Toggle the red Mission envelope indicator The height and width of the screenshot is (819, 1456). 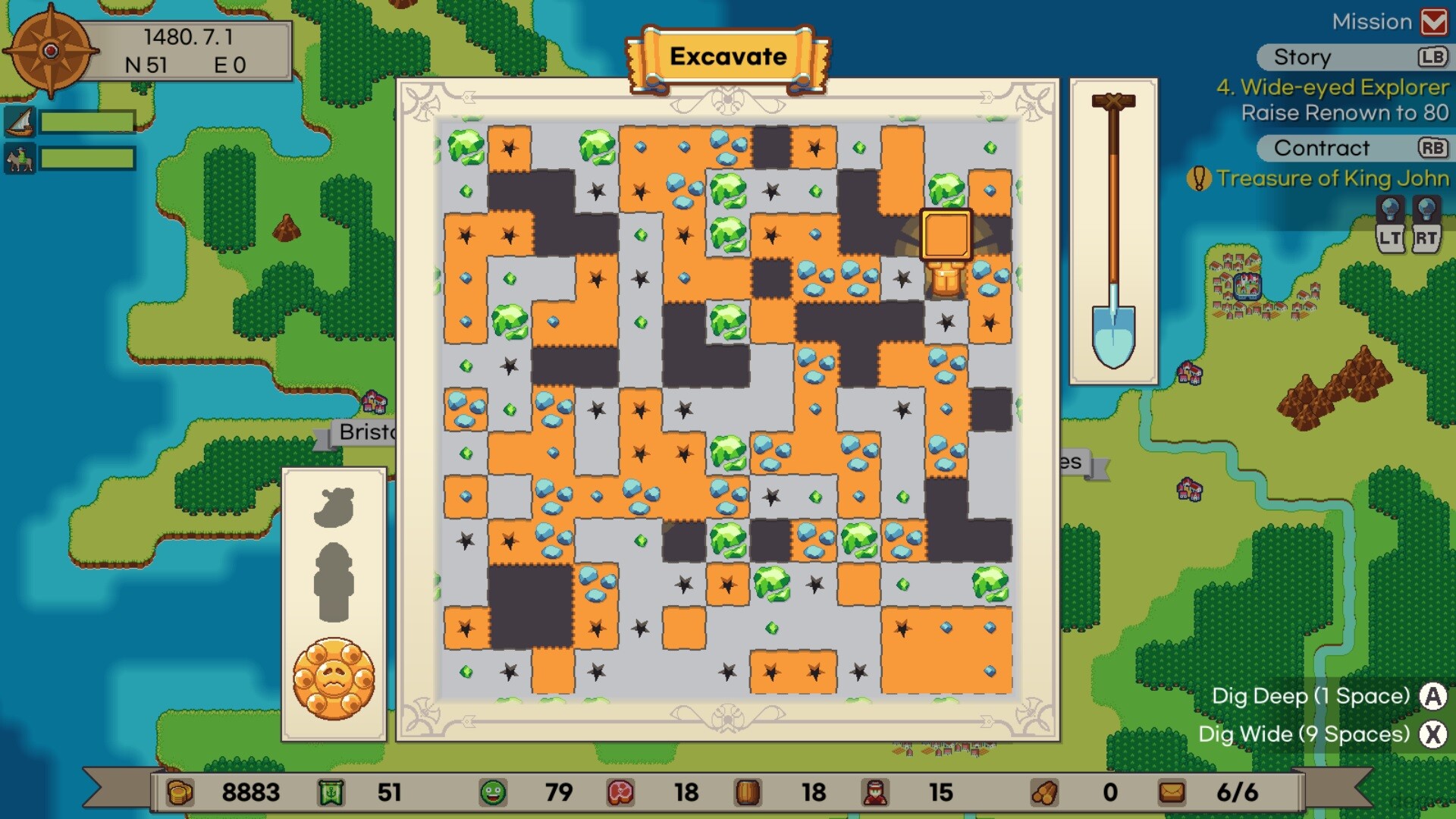point(1434,21)
